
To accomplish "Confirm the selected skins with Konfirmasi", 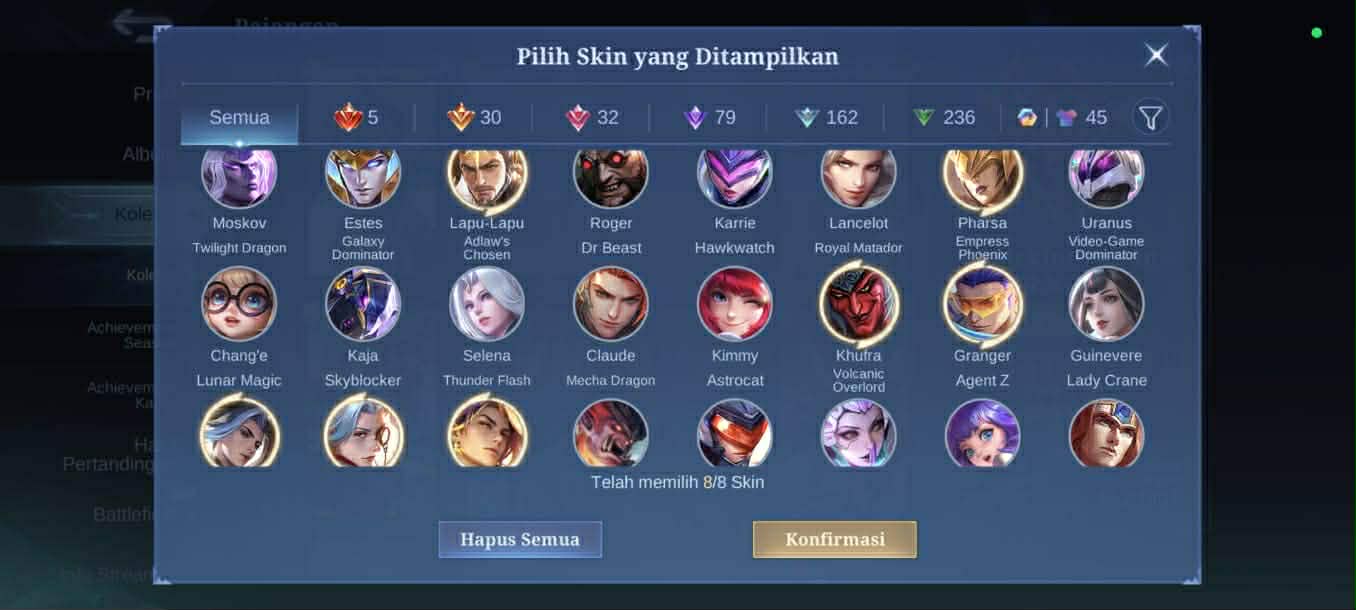I will pyautogui.click(x=834, y=539).
